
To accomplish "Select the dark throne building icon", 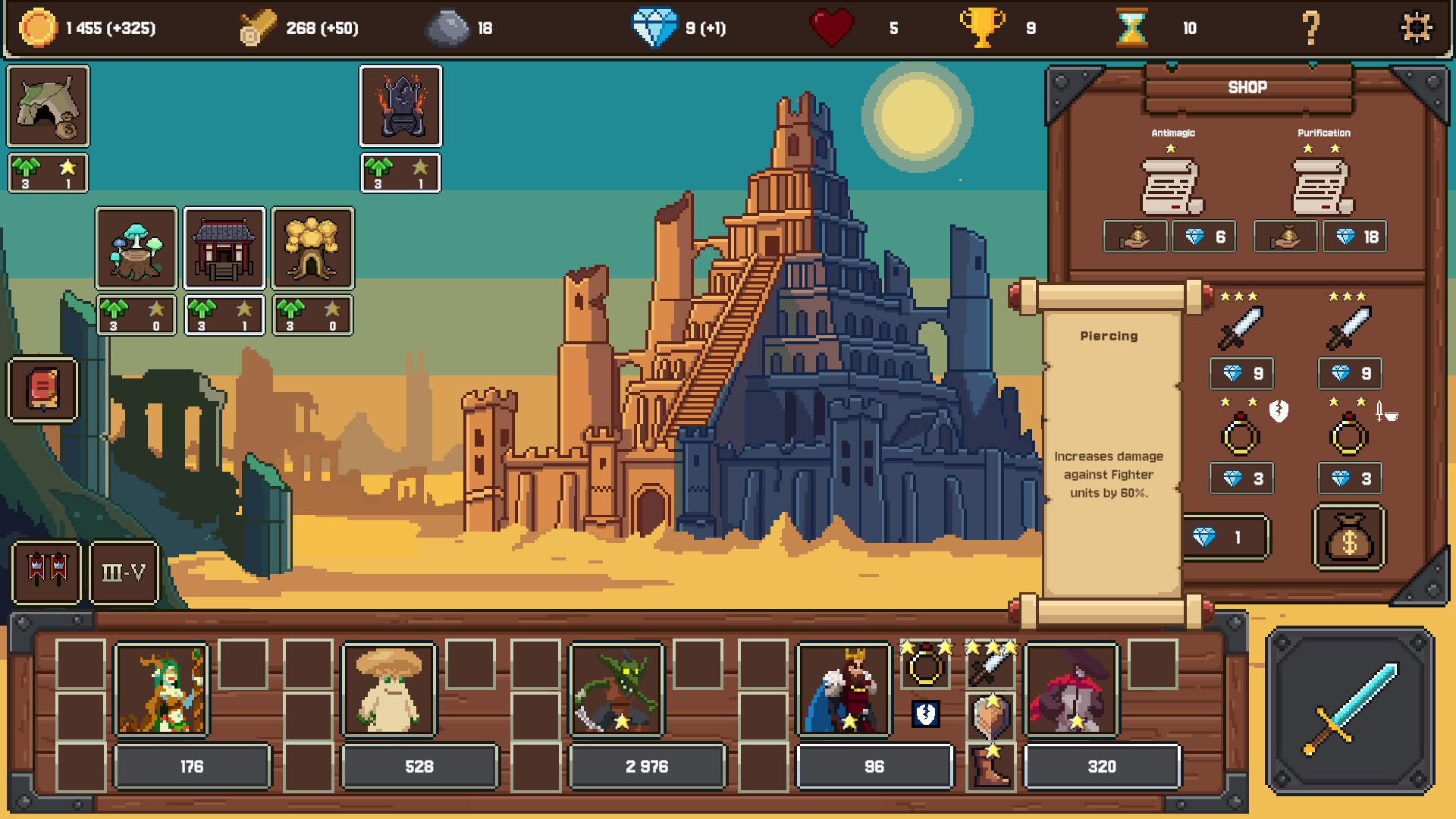I will (400, 106).
